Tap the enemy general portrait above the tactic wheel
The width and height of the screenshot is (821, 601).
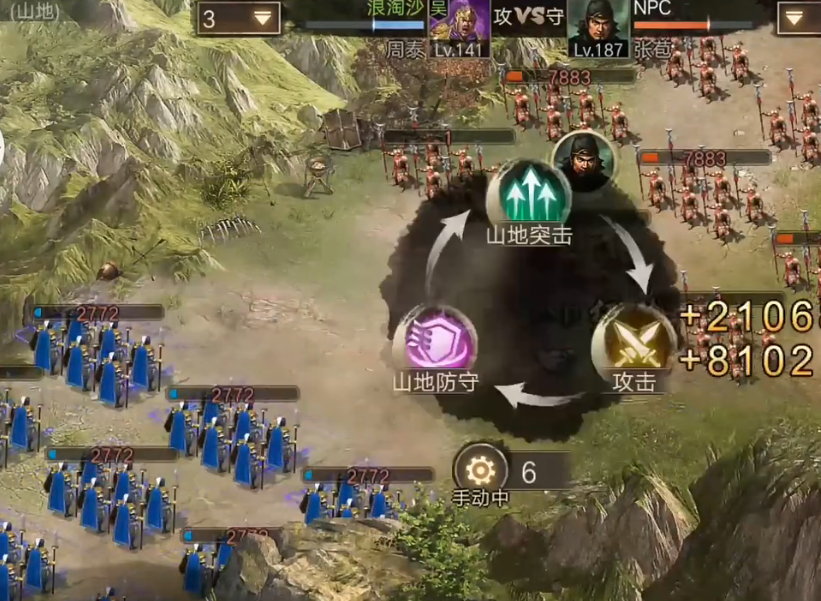583,157
